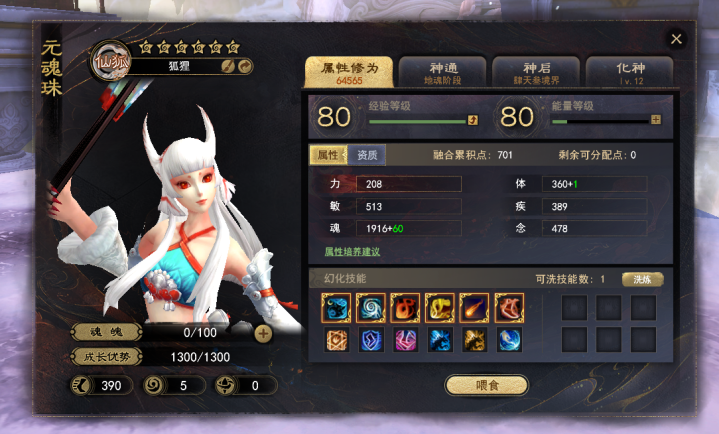Close the 元魂珠 panel
The height and width of the screenshot is (434, 719).
(677, 39)
